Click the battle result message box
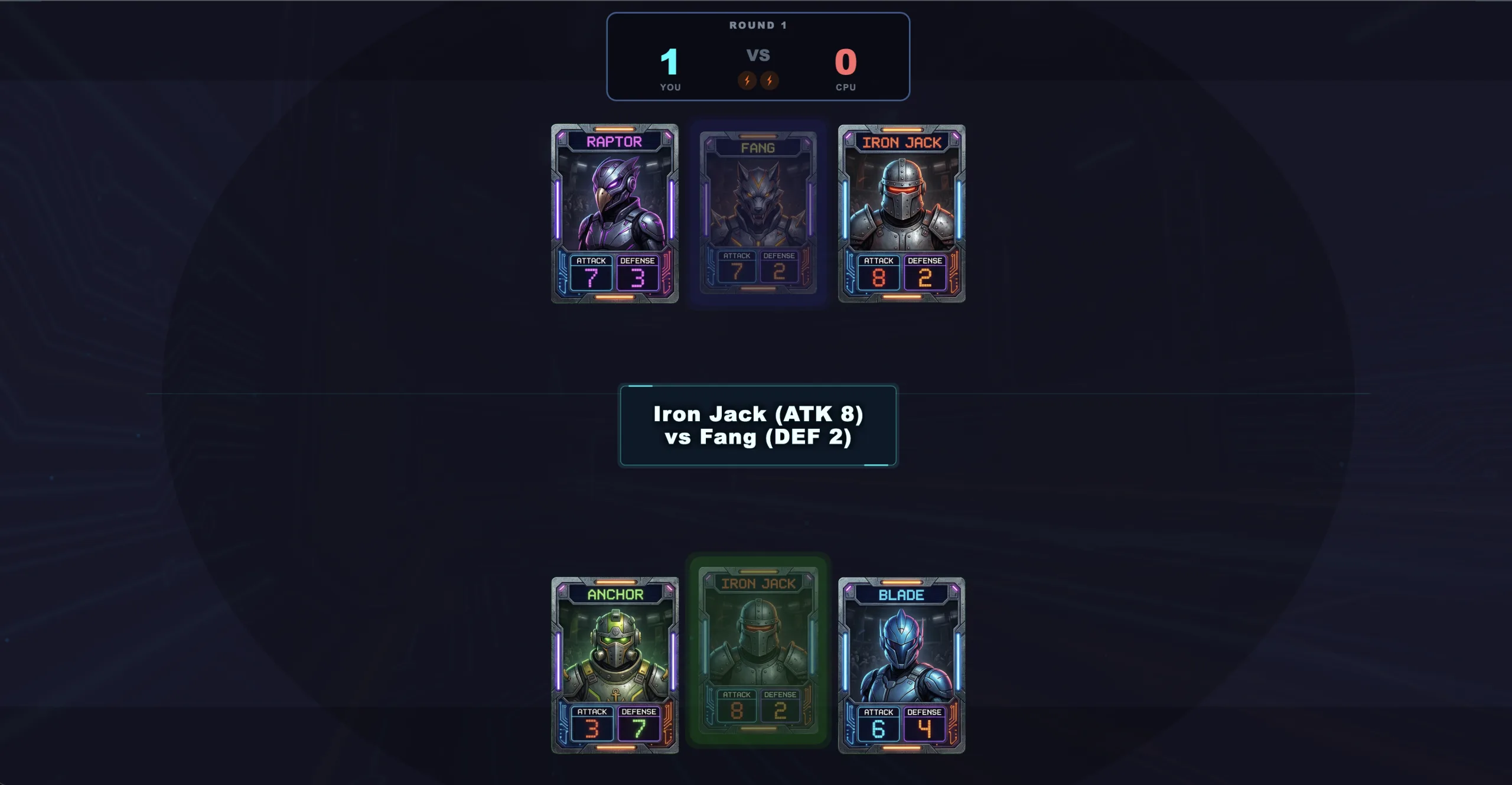 point(758,425)
